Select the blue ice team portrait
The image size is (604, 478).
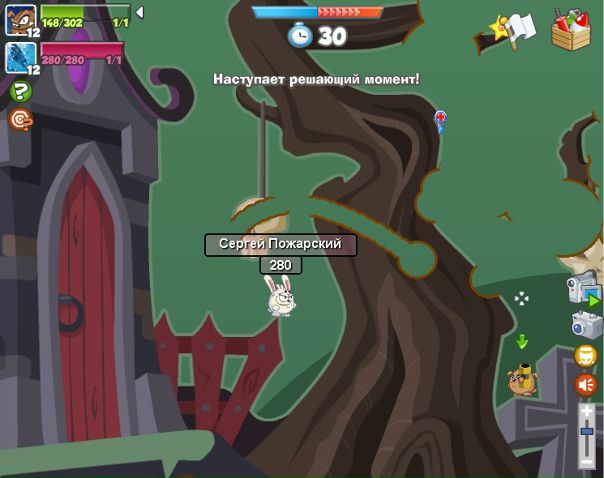pyautogui.click(x=20, y=55)
